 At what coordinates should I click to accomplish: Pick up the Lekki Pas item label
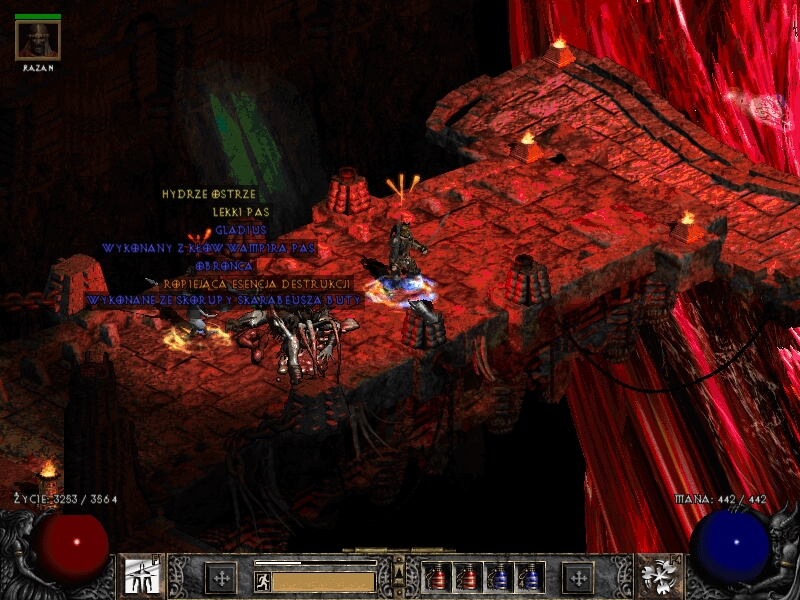coord(241,212)
